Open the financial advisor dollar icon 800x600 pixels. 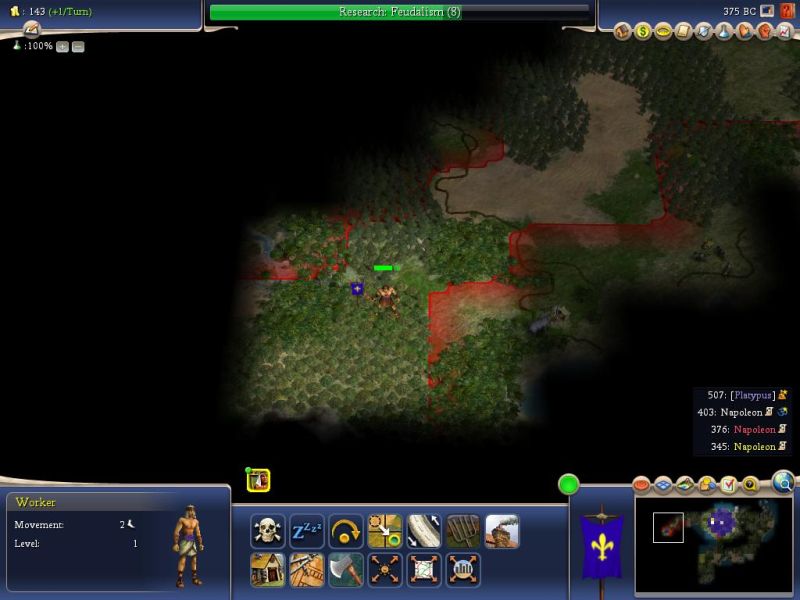(x=643, y=32)
